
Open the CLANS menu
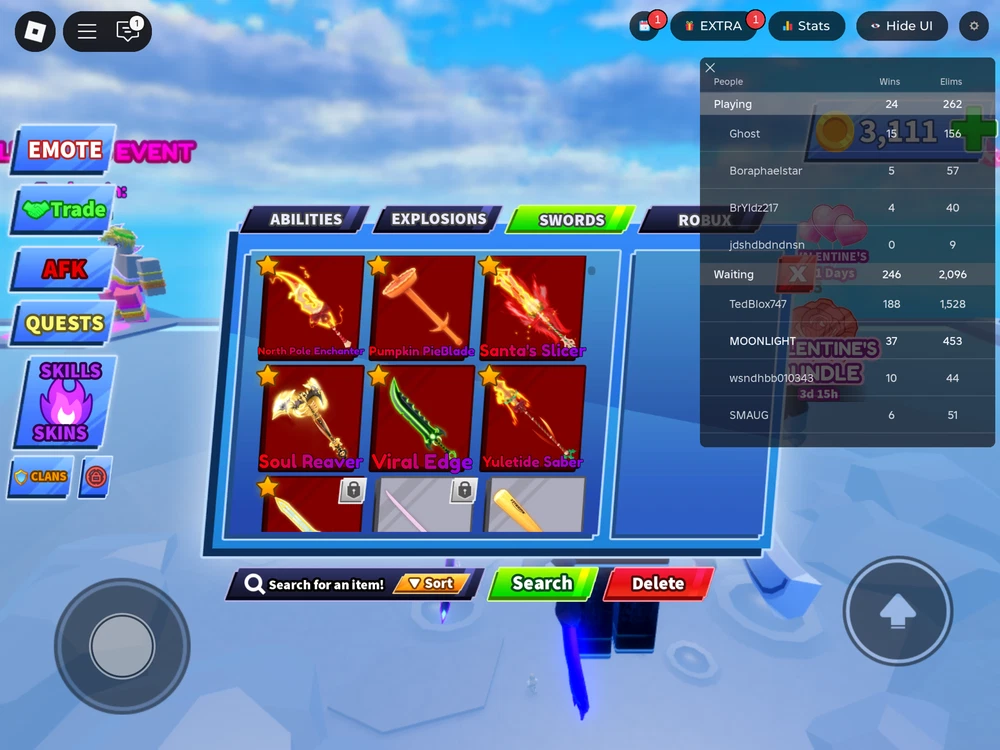pyautogui.click(x=40, y=477)
